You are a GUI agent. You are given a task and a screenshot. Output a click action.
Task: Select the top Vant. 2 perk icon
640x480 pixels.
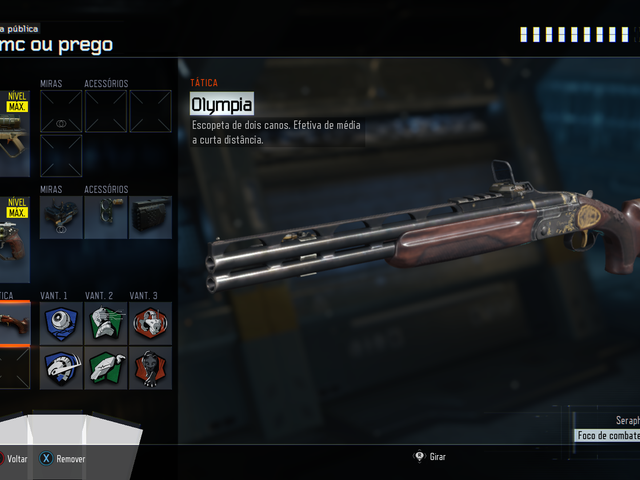105,324
